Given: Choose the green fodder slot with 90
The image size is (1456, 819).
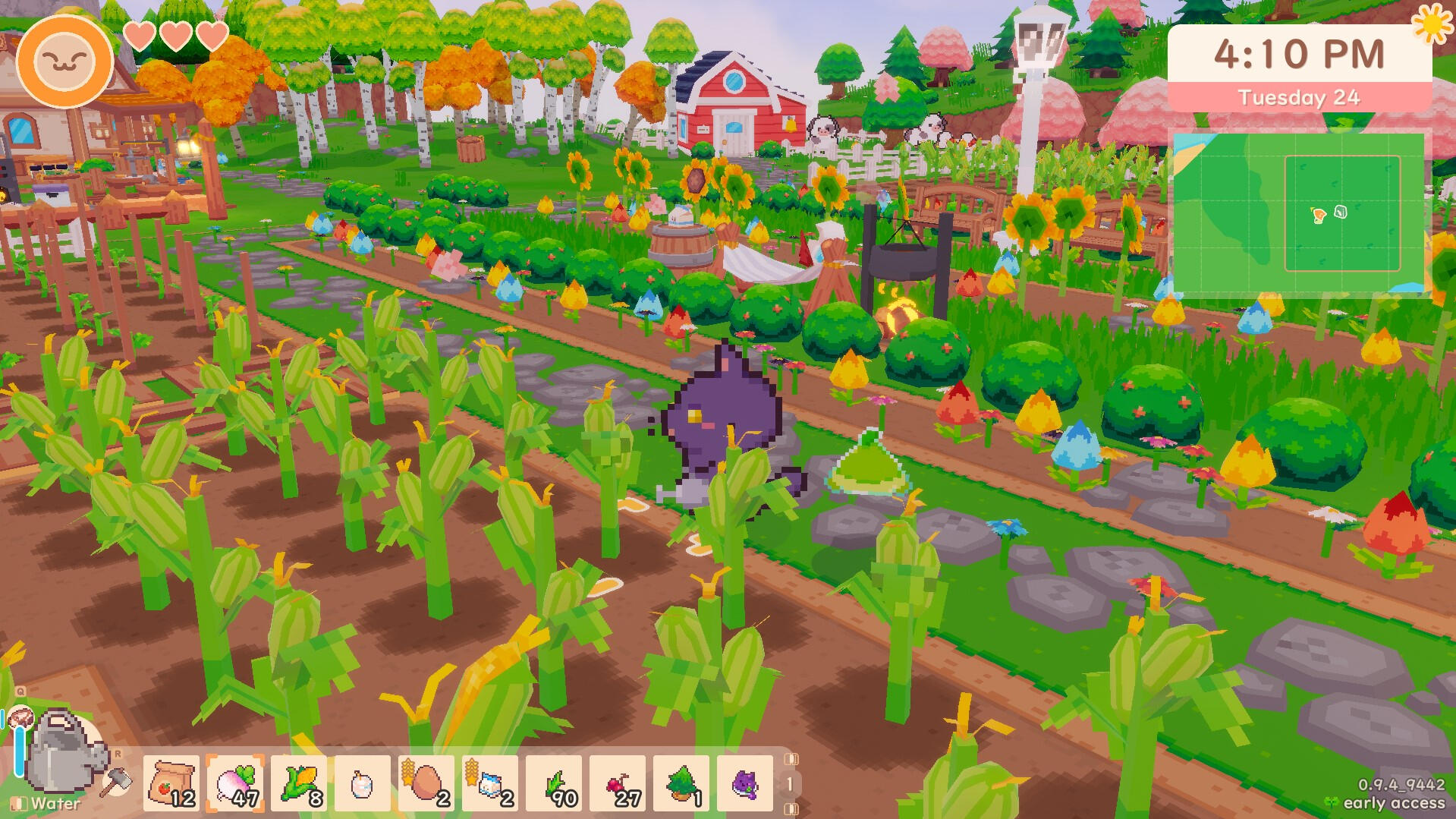Looking at the screenshot, I should coord(554,783).
